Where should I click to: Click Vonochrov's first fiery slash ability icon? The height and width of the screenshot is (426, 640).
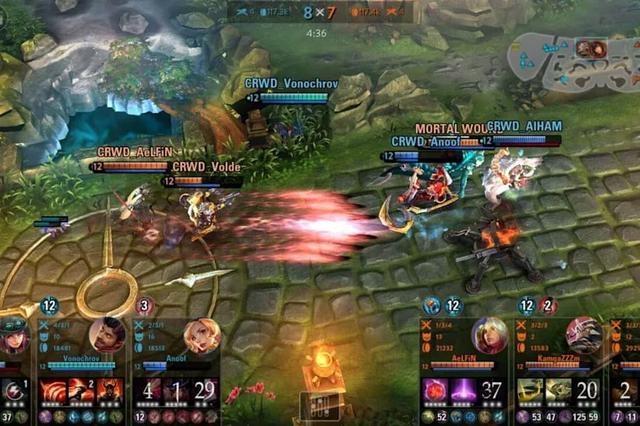(x=53, y=390)
